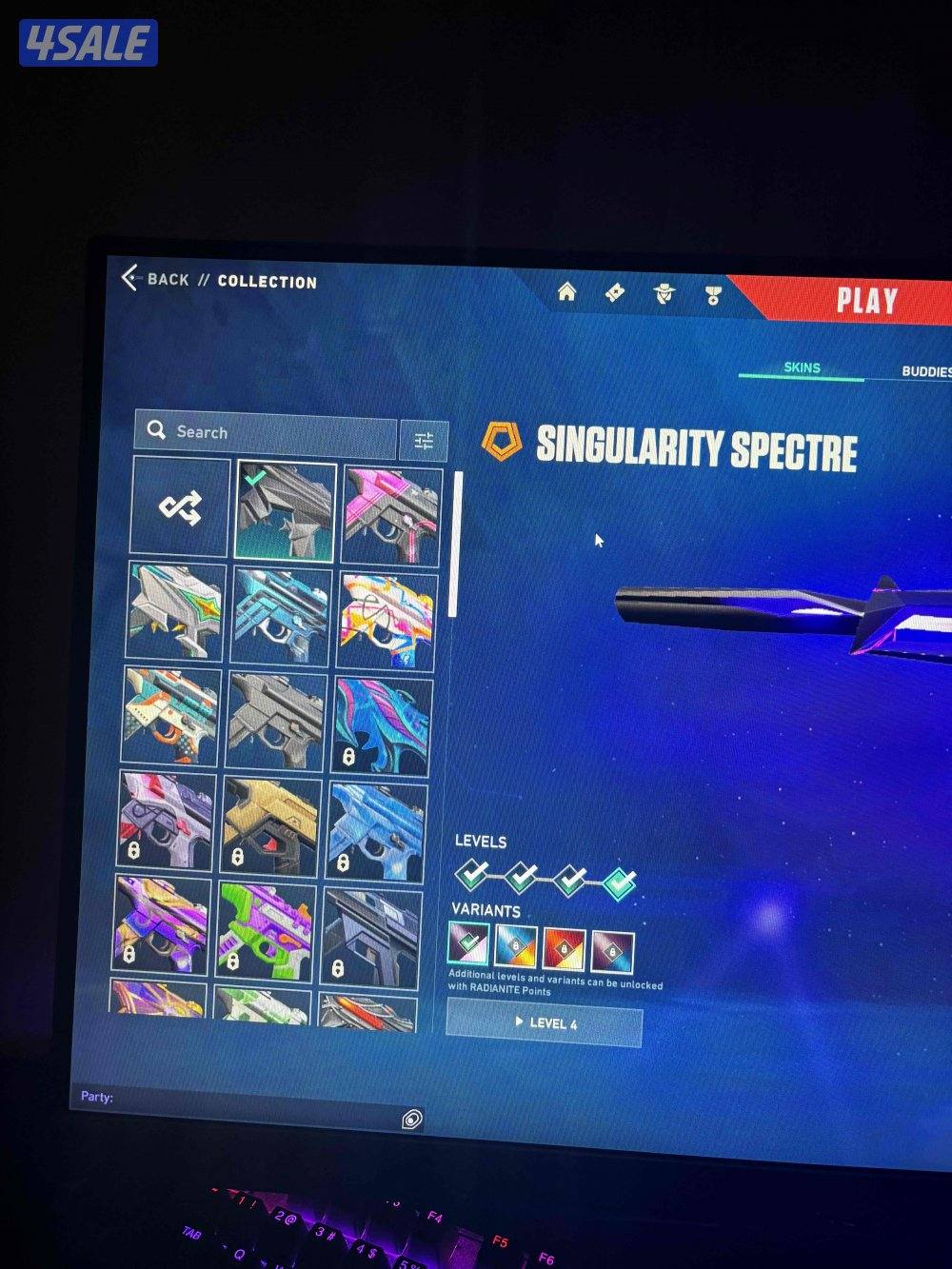Select the first level checkmark
Viewport: 952px width, 1269px height.
click(472, 873)
